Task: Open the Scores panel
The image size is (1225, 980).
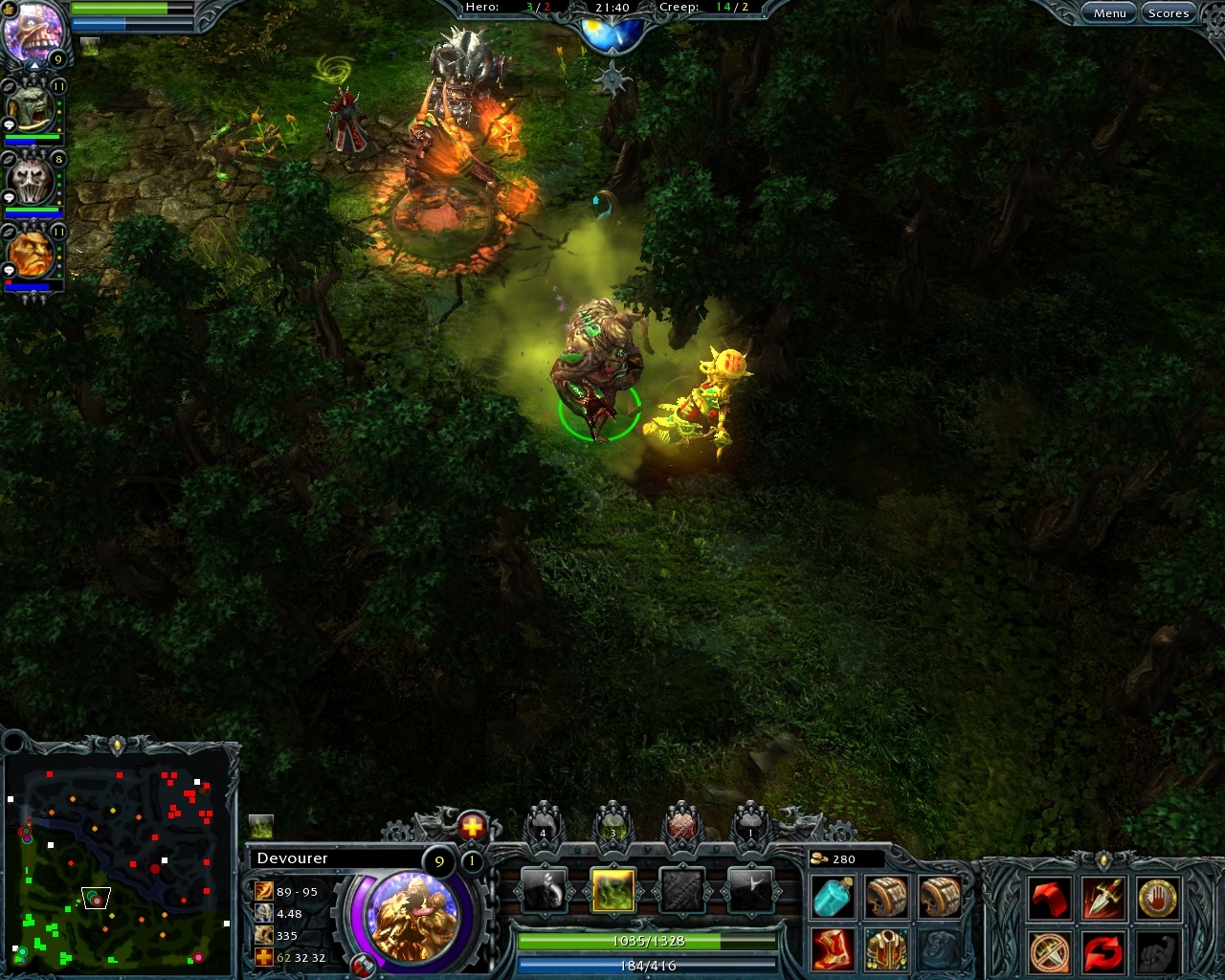Action: 1169,12
